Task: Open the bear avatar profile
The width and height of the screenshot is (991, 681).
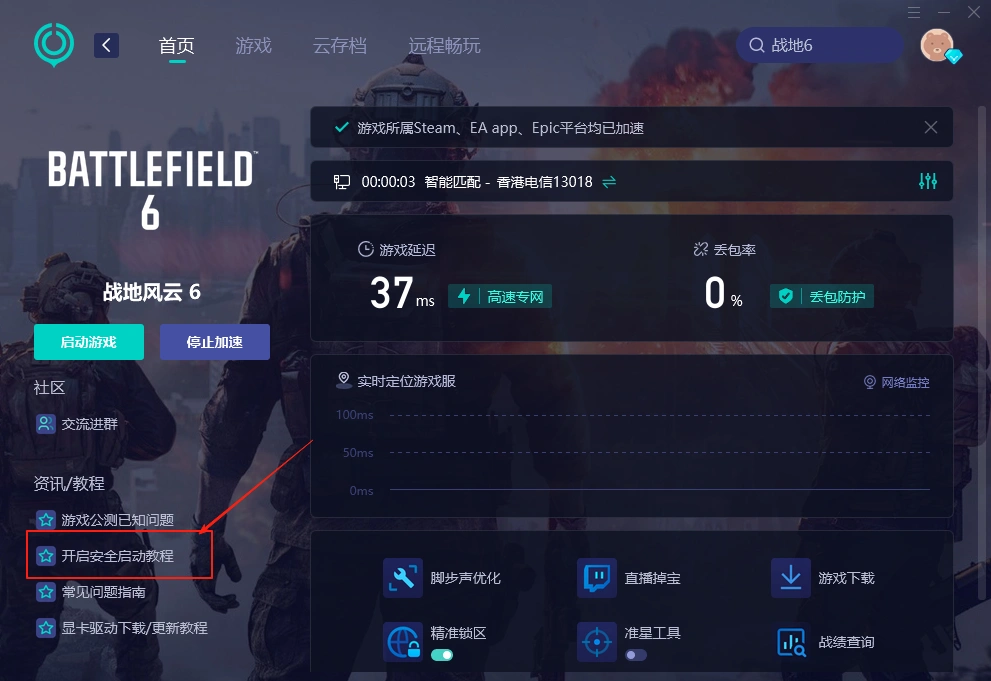Action: [937, 45]
